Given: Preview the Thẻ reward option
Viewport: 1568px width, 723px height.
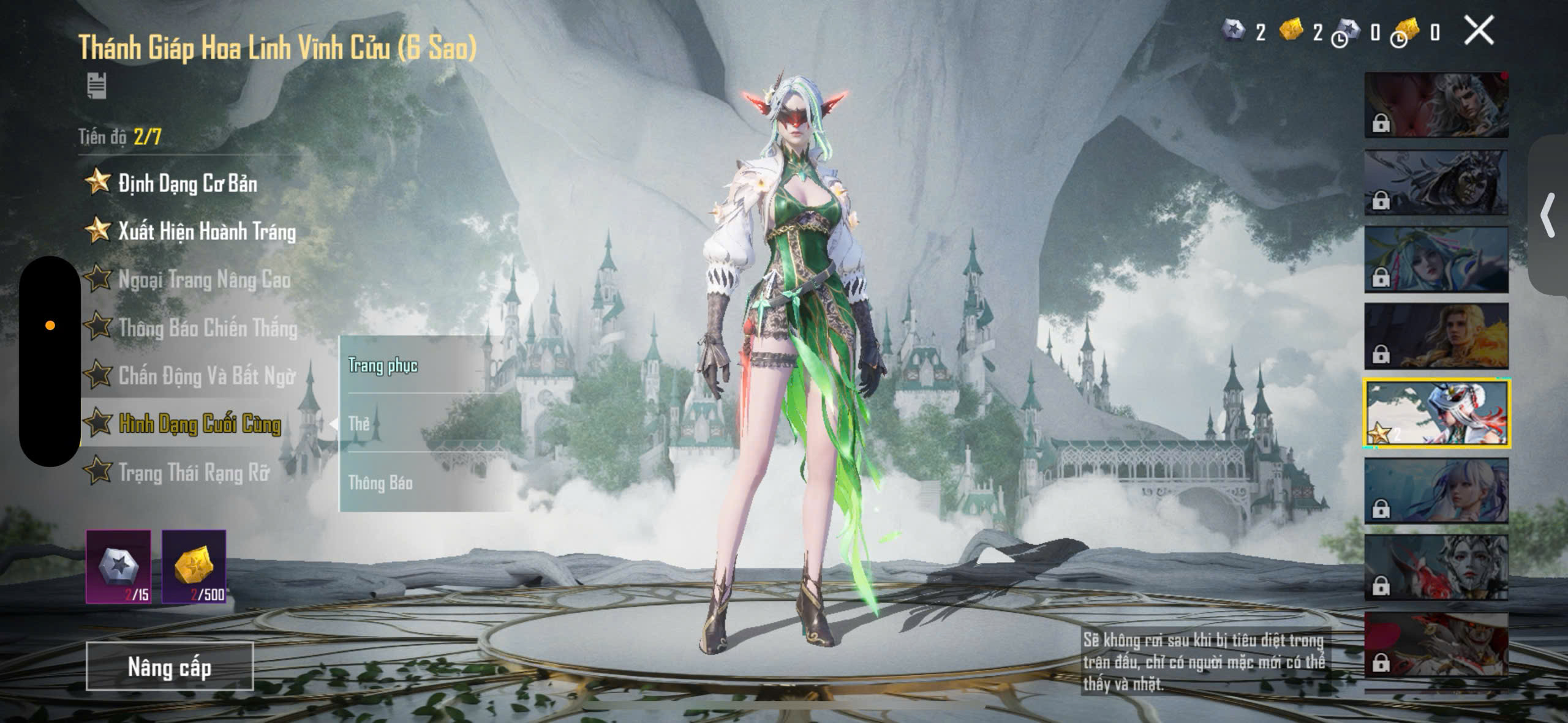Looking at the screenshot, I should 360,424.
